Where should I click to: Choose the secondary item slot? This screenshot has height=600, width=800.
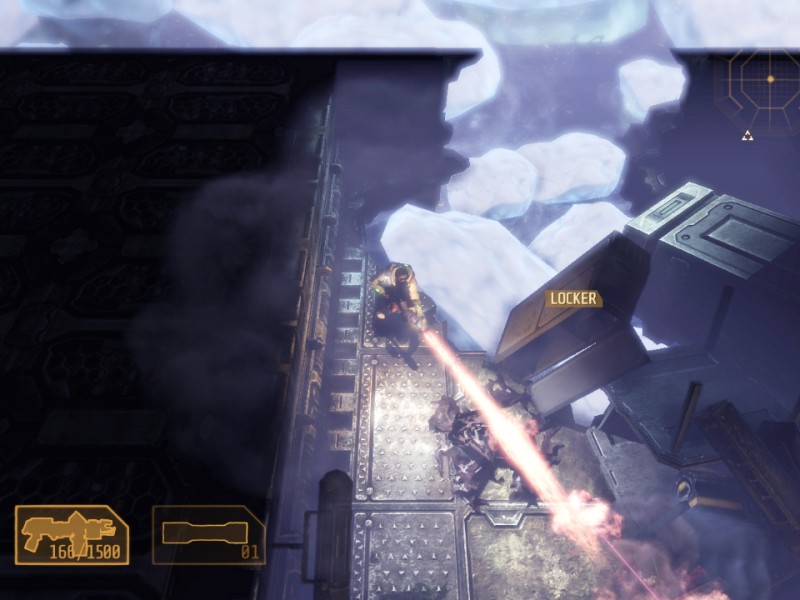(209, 535)
